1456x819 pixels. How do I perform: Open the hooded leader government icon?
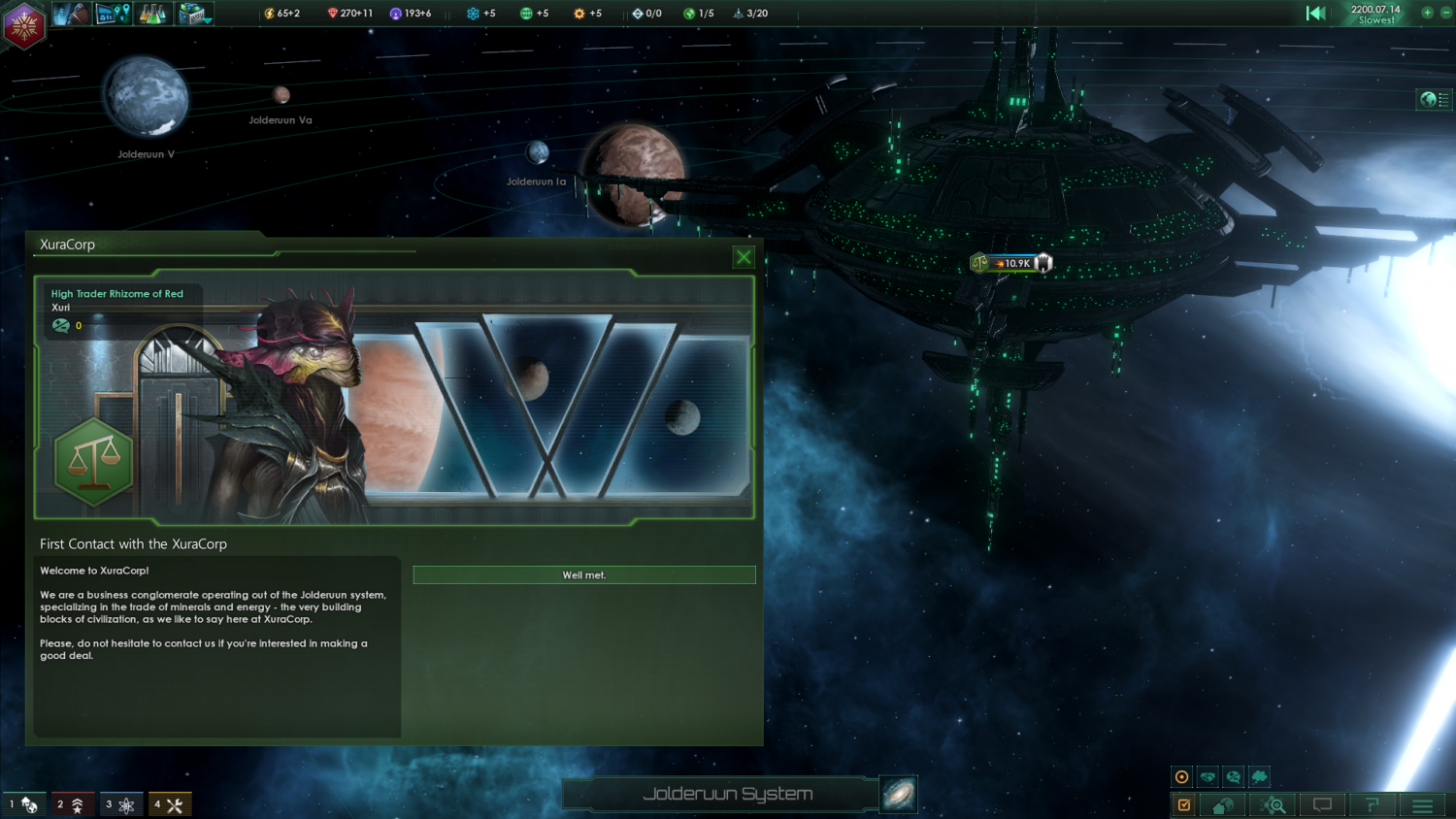point(74,14)
